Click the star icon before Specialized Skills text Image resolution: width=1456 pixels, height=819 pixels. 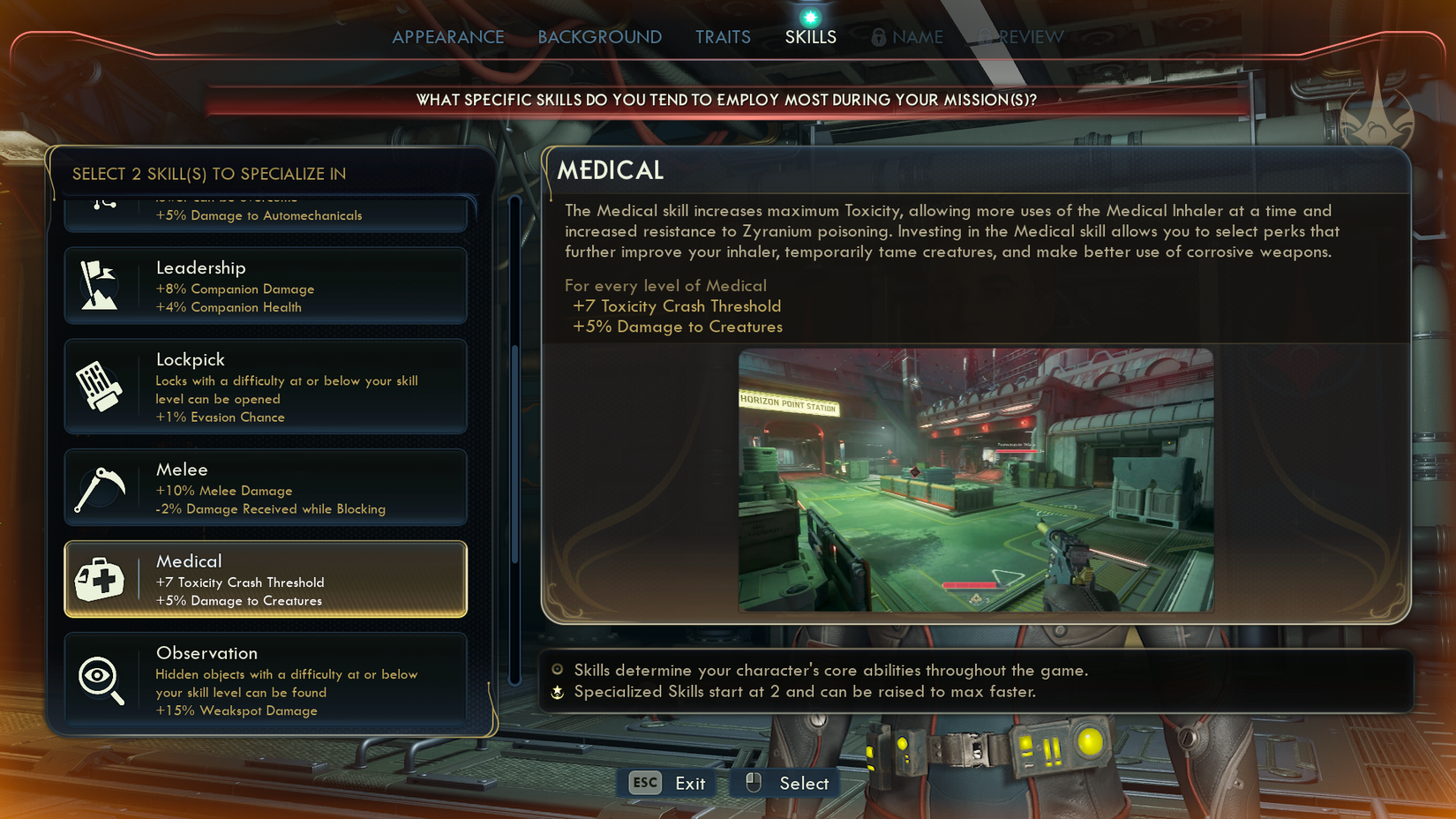[x=556, y=692]
